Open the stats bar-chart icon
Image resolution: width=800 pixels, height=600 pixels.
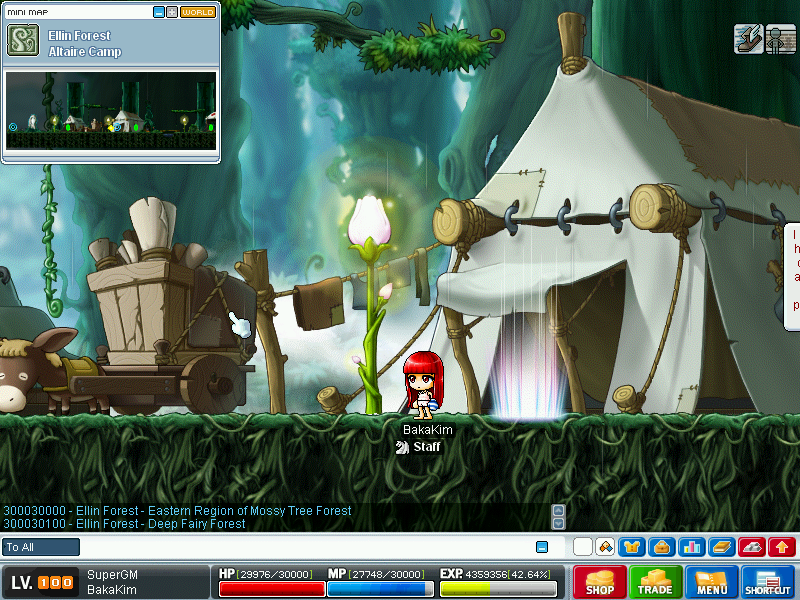pos(691,547)
